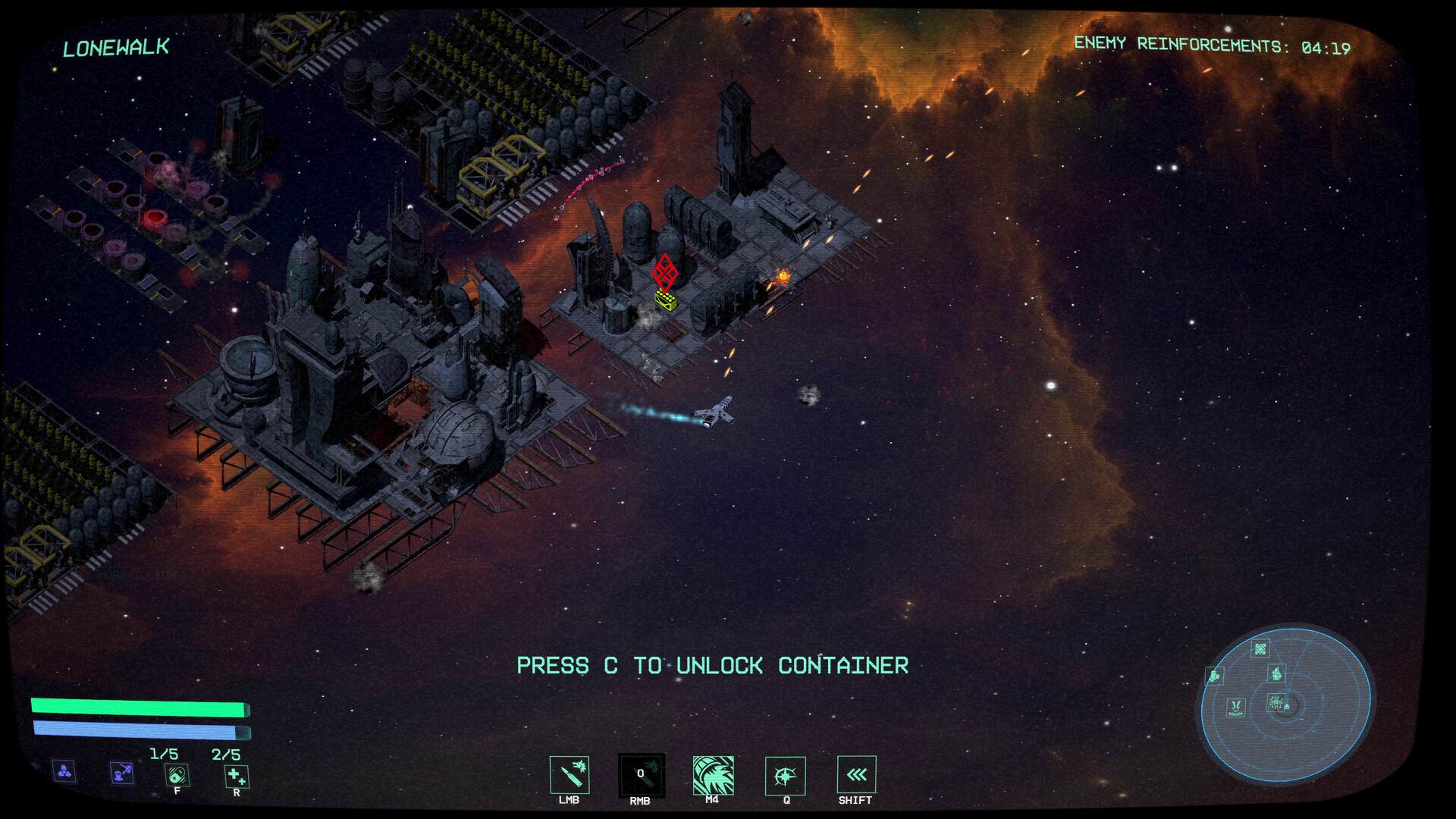Click the purple three-lobed trefoil status icon
The height and width of the screenshot is (819, 1456).
[x=64, y=772]
